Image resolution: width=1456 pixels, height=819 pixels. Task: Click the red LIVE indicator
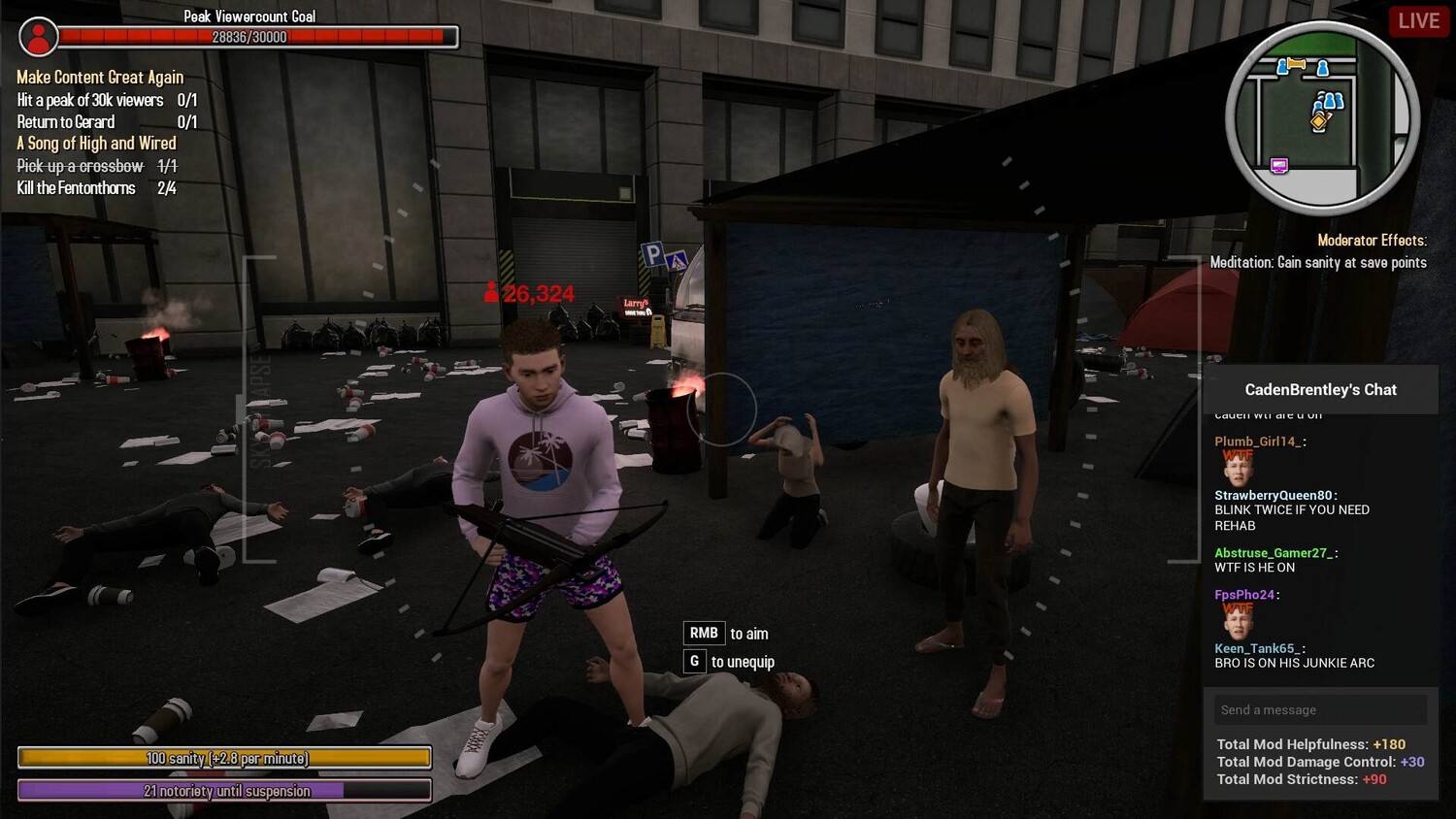1418,21
